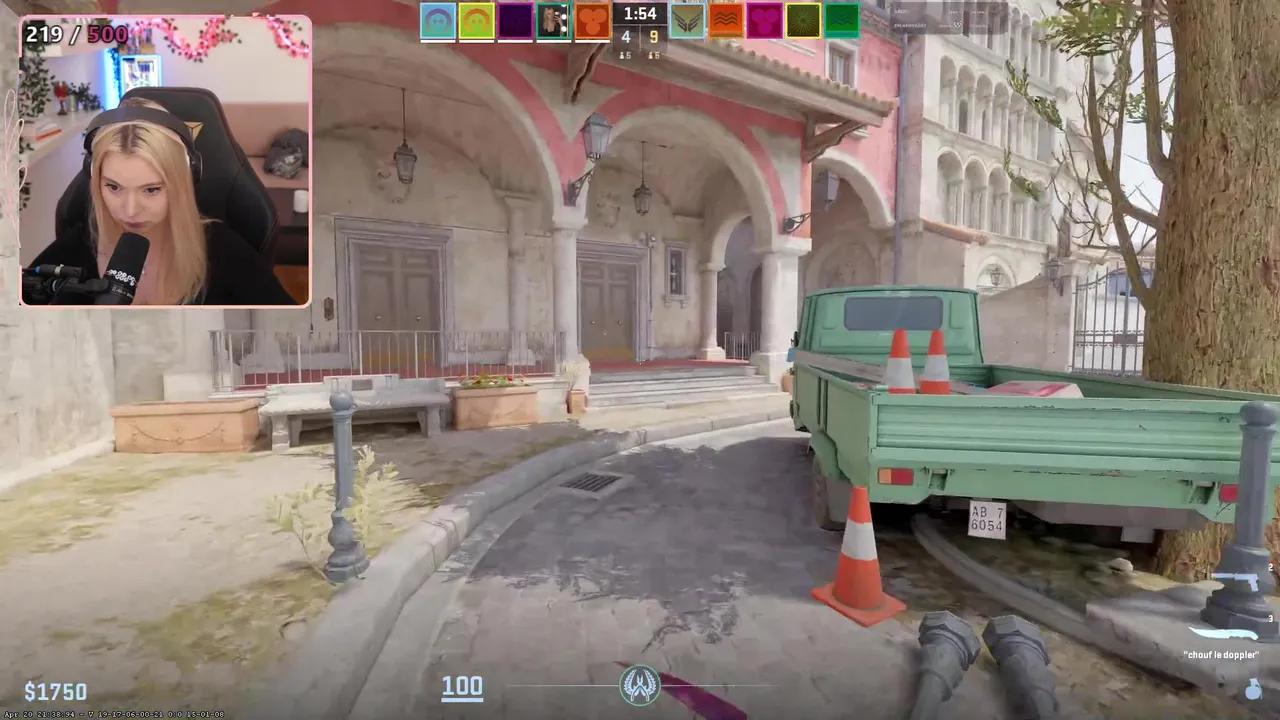Click the CT score number 4
The image size is (1280, 720).
click(625, 36)
